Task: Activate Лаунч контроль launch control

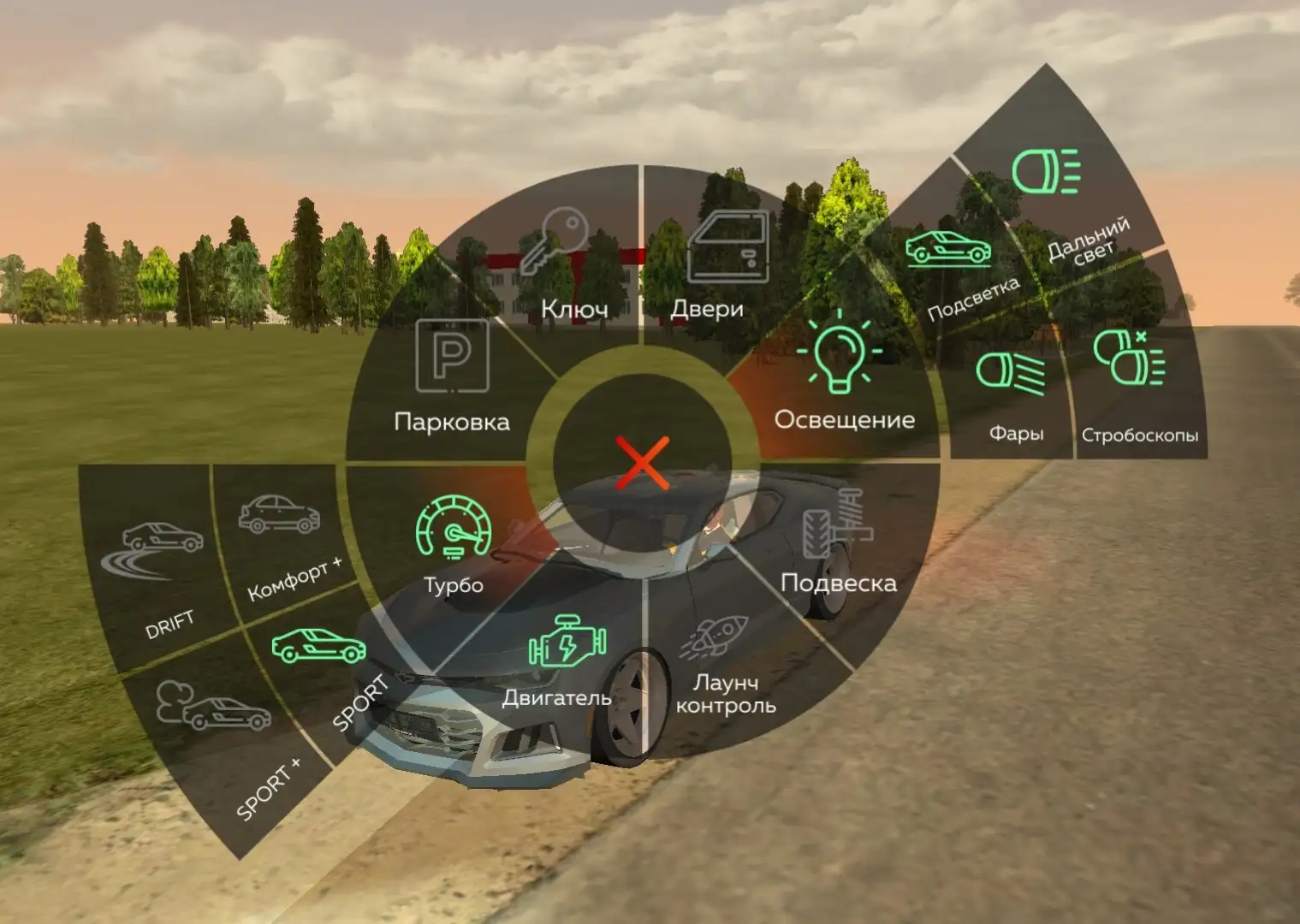Action: [x=723, y=672]
